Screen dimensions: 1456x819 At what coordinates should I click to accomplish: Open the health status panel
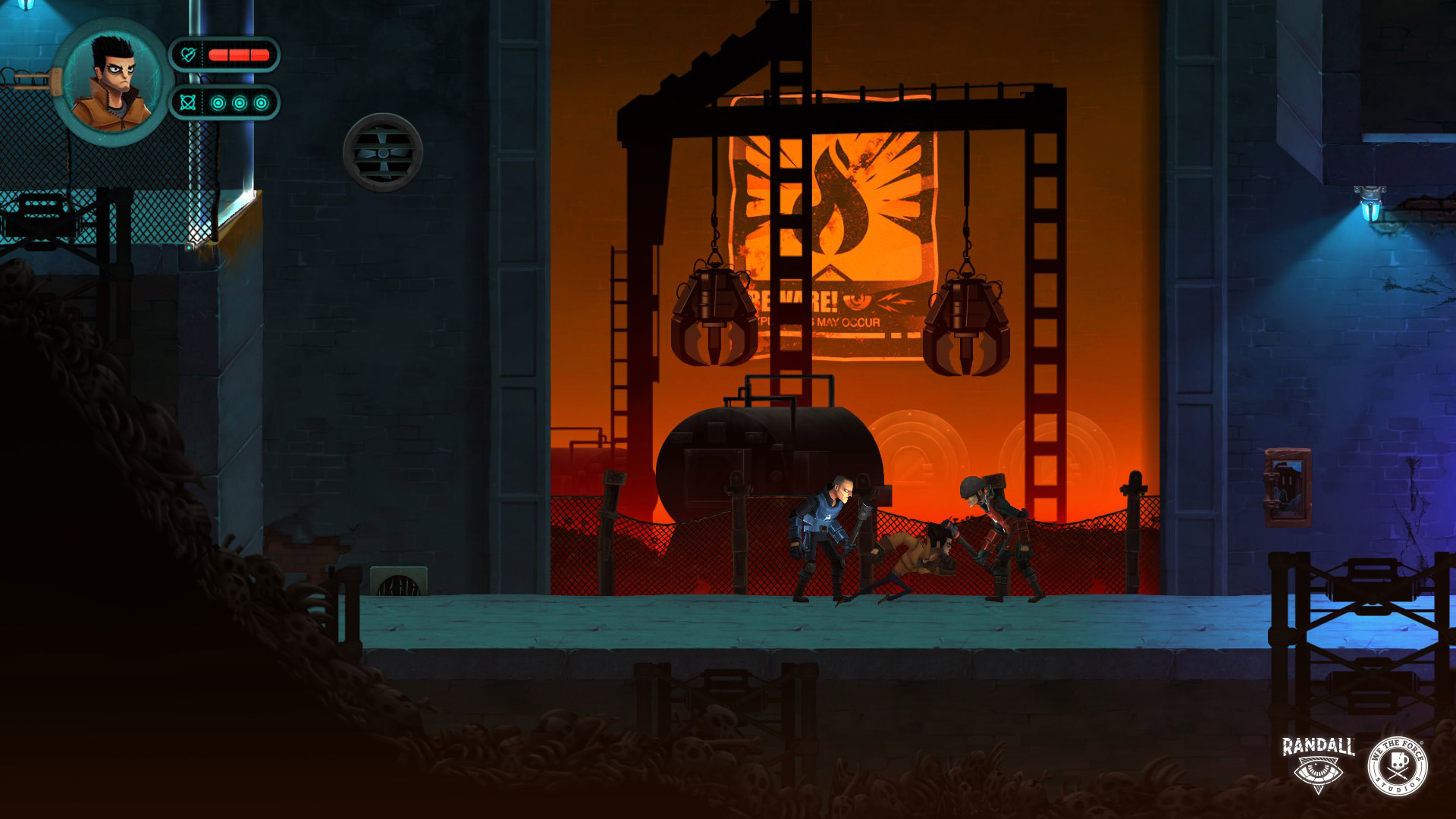tap(227, 53)
